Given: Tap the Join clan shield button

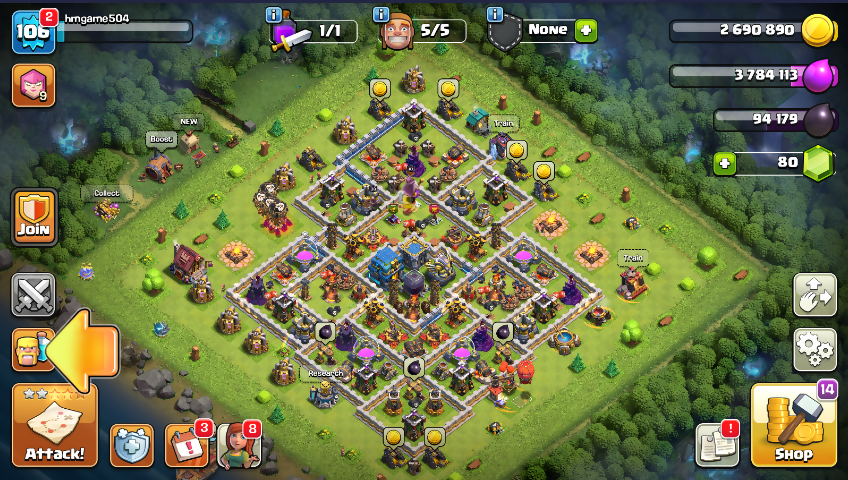Looking at the screenshot, I should pos(34,217).
